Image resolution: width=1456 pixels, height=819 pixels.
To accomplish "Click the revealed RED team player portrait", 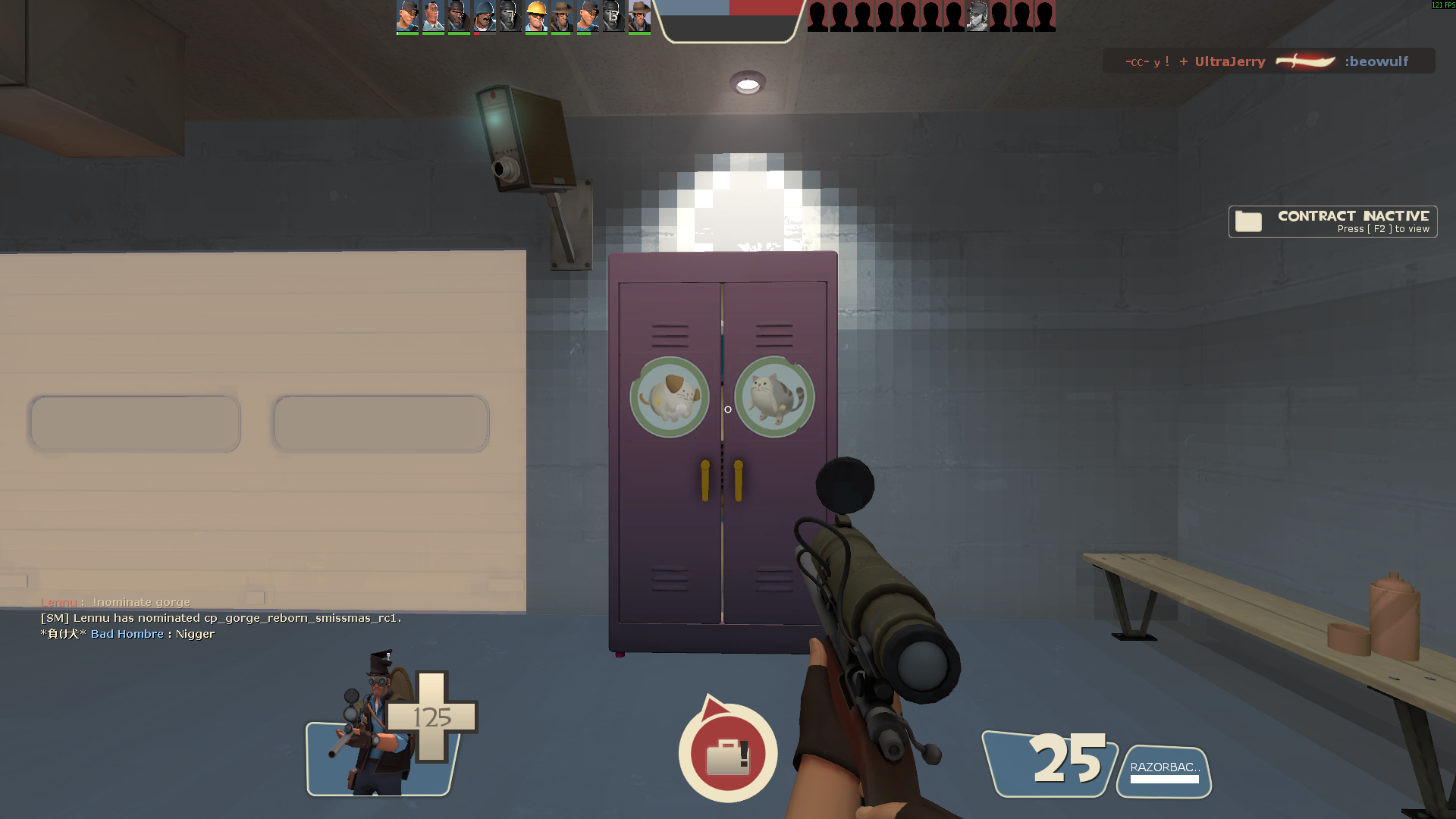I will (977, 16).
